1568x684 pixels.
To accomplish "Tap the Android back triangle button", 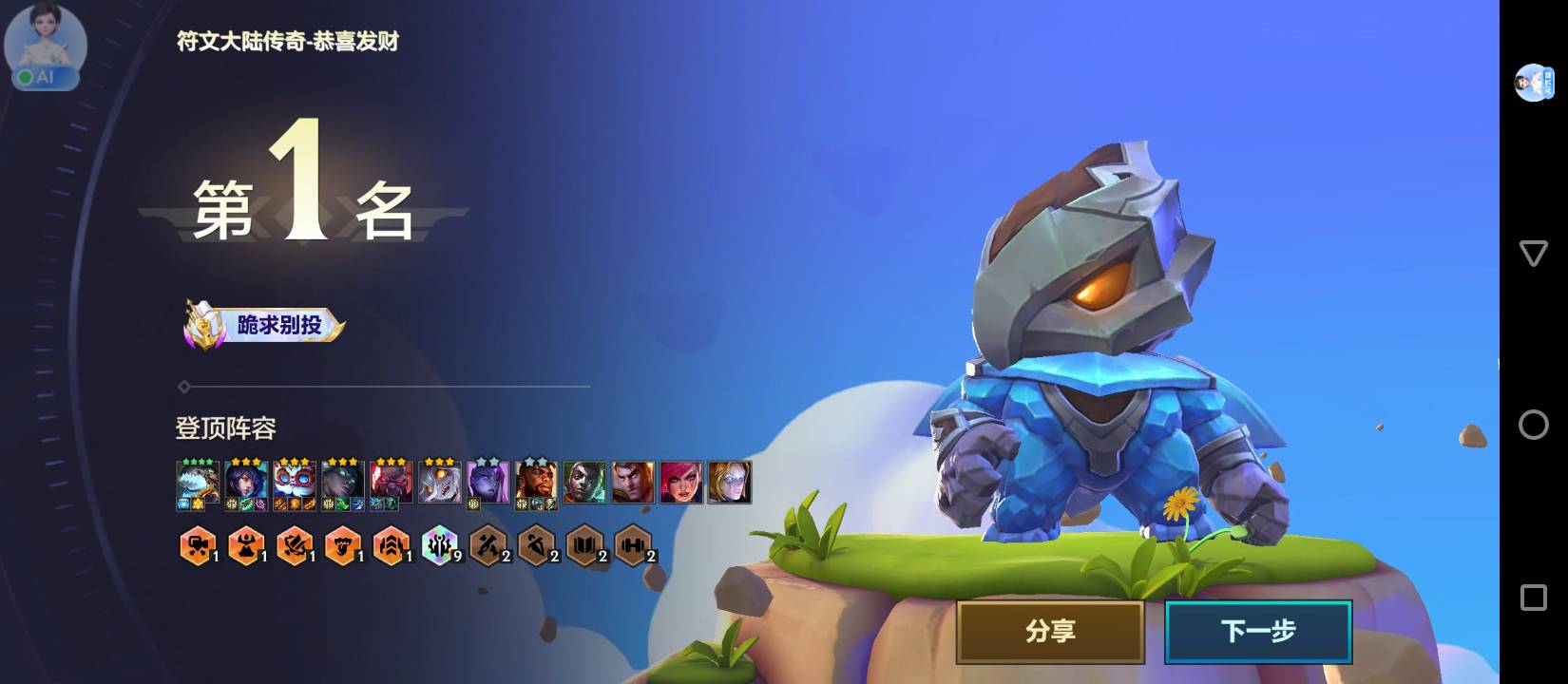I will 1533,253.
